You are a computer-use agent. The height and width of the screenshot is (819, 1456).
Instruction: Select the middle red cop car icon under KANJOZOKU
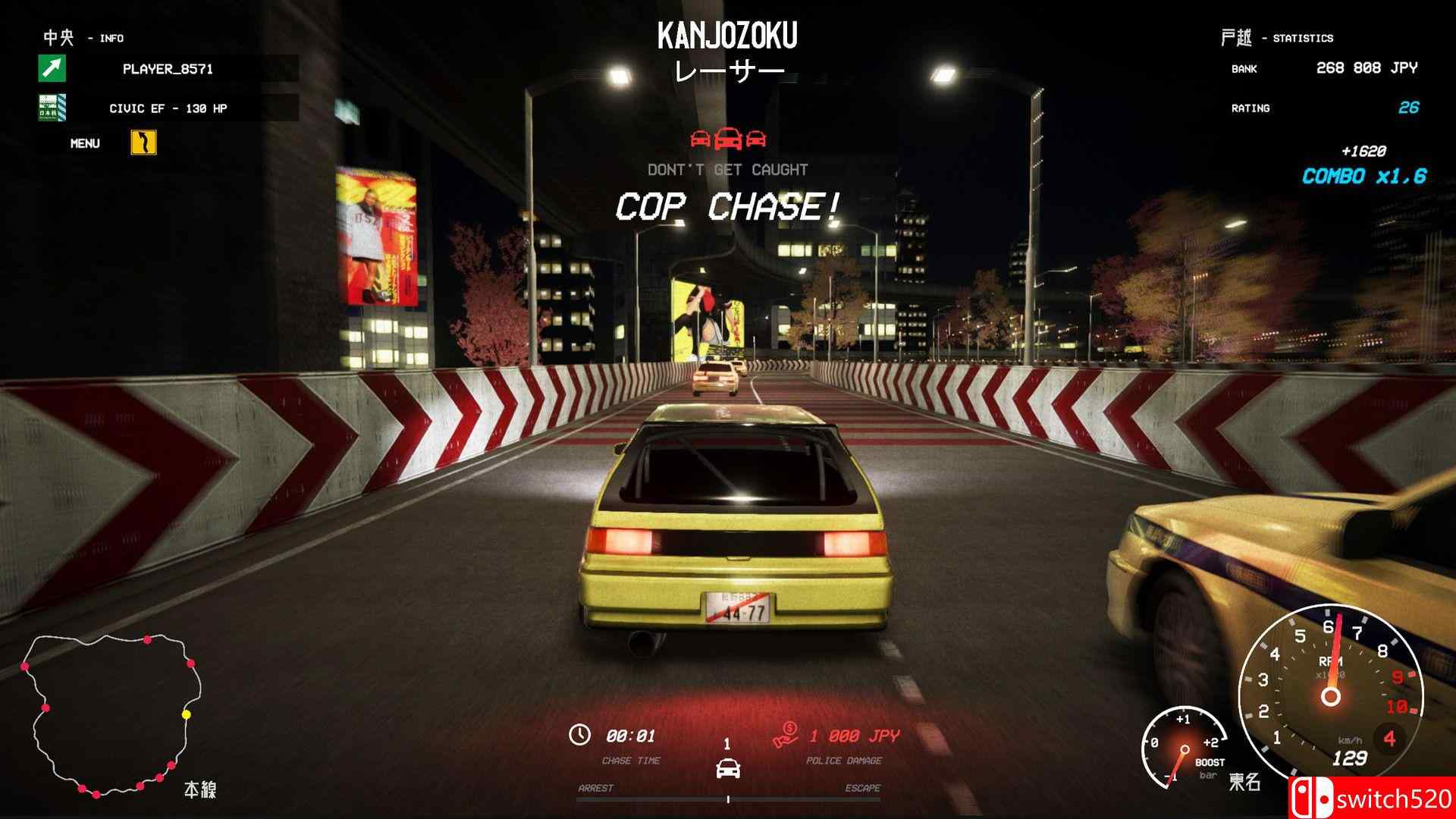tap(727, 140)
